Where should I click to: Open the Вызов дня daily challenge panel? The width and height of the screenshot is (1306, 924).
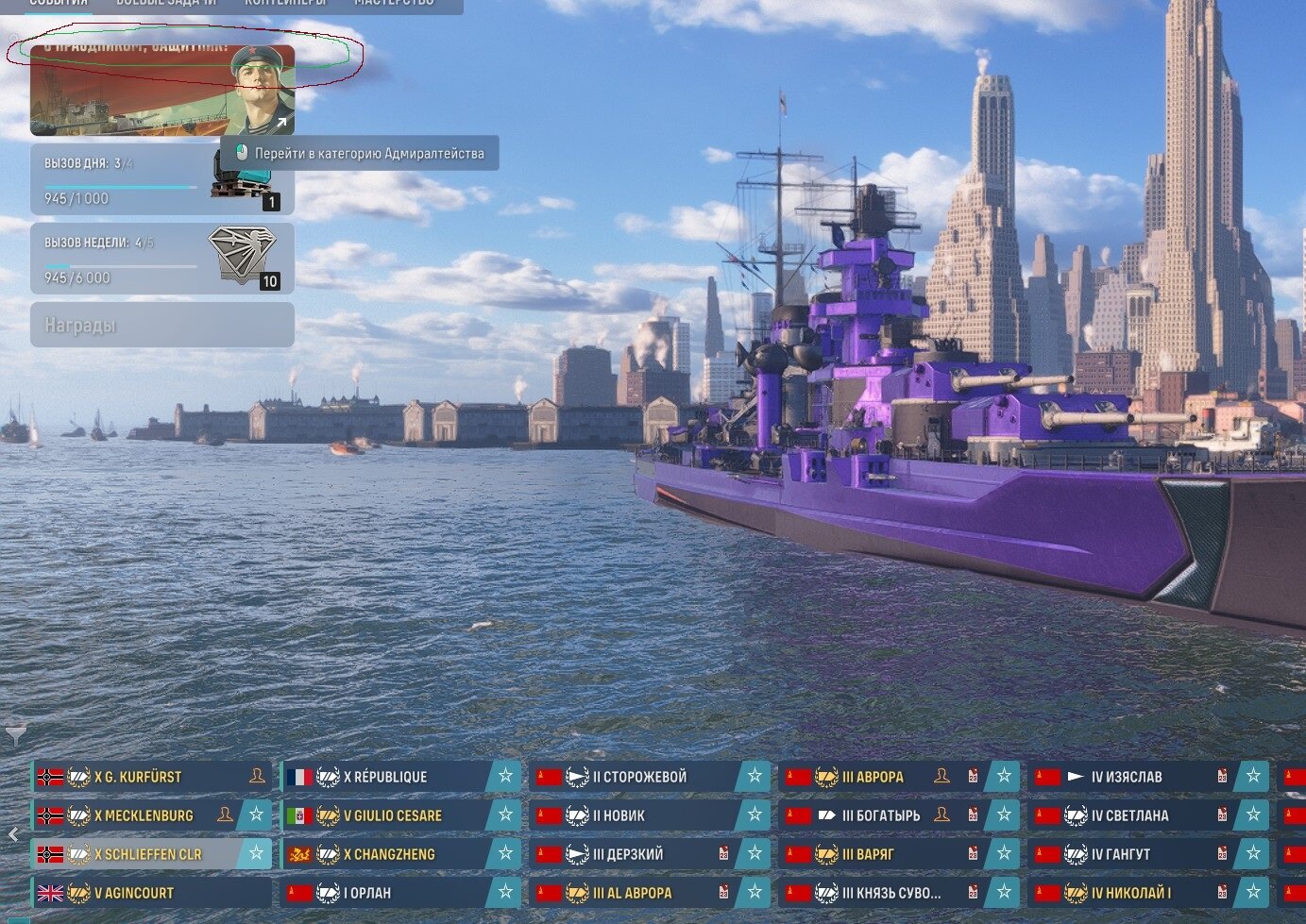[x=123, y=180]
